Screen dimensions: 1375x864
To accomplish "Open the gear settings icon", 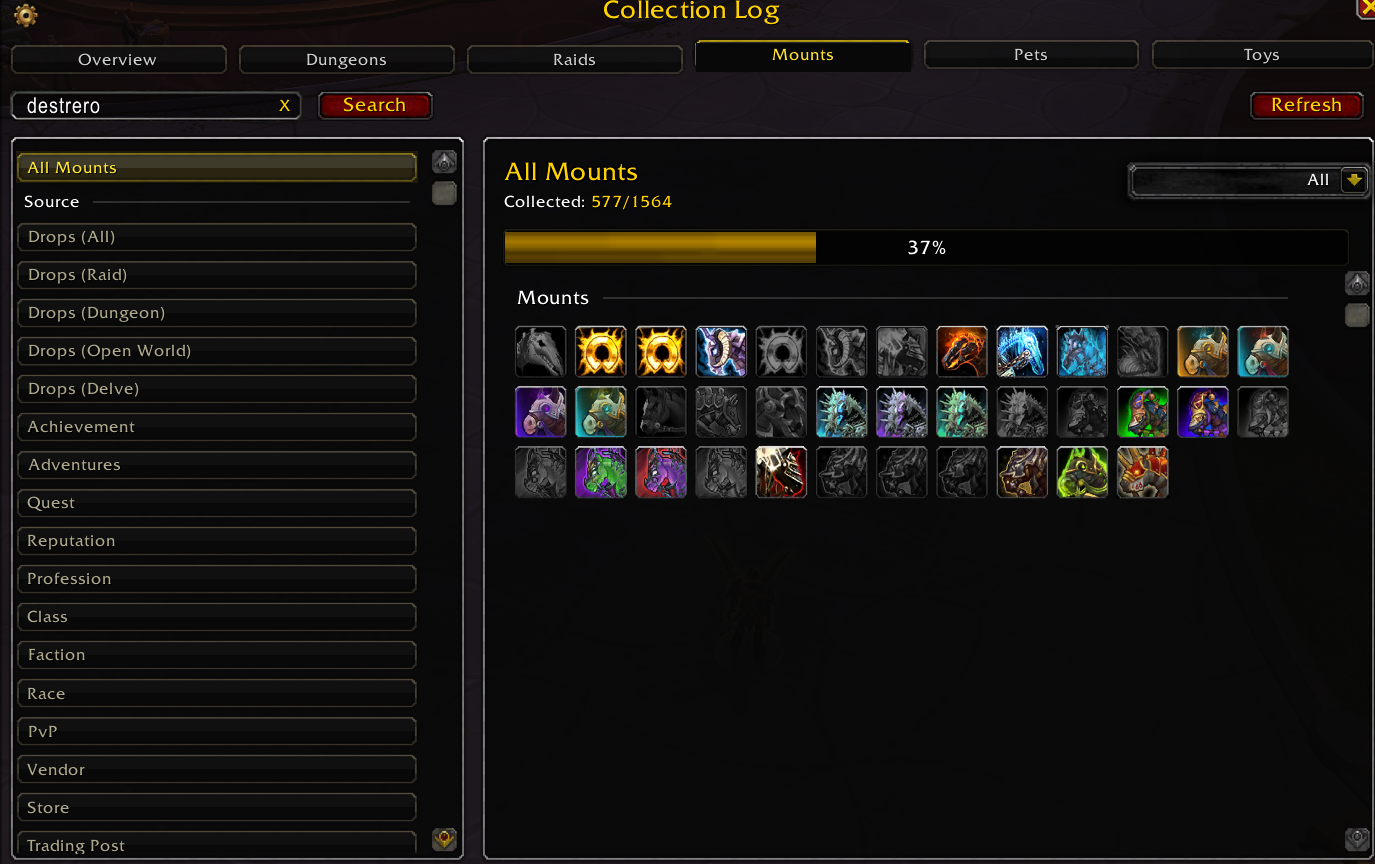I will coord(26,15).
